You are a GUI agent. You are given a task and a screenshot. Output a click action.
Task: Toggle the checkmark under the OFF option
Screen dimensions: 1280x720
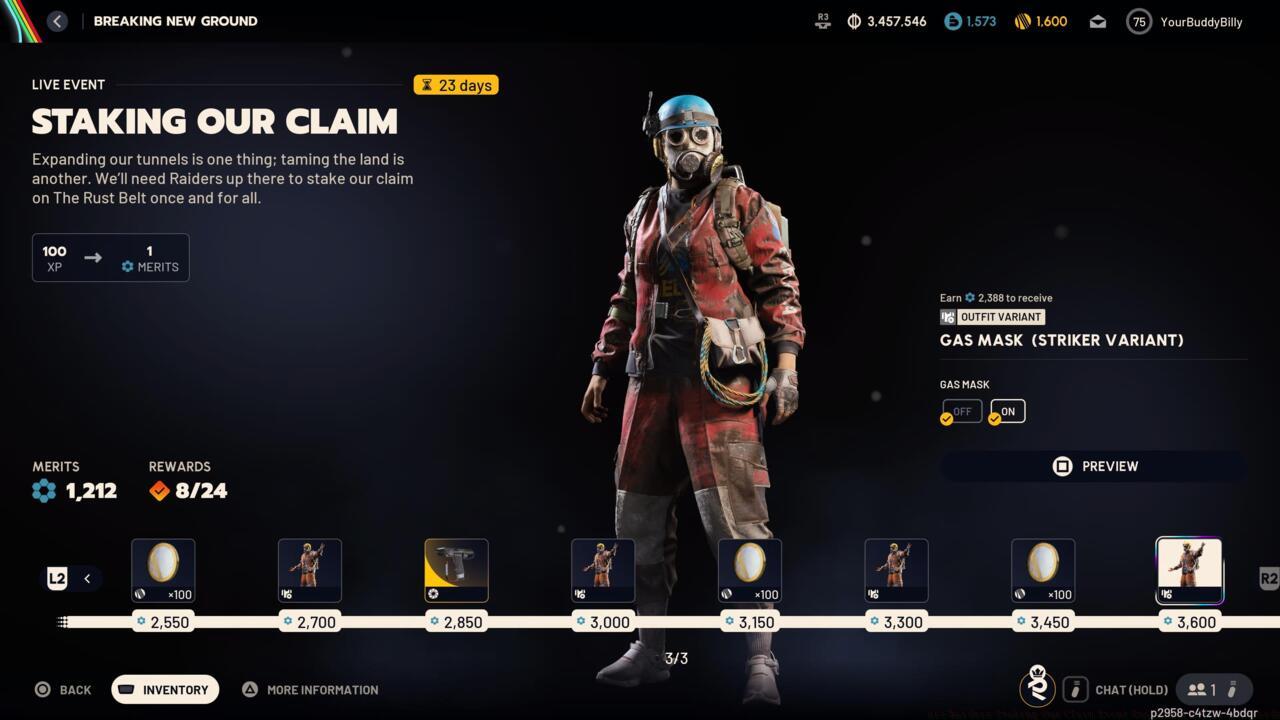click(x=946, y=418)
